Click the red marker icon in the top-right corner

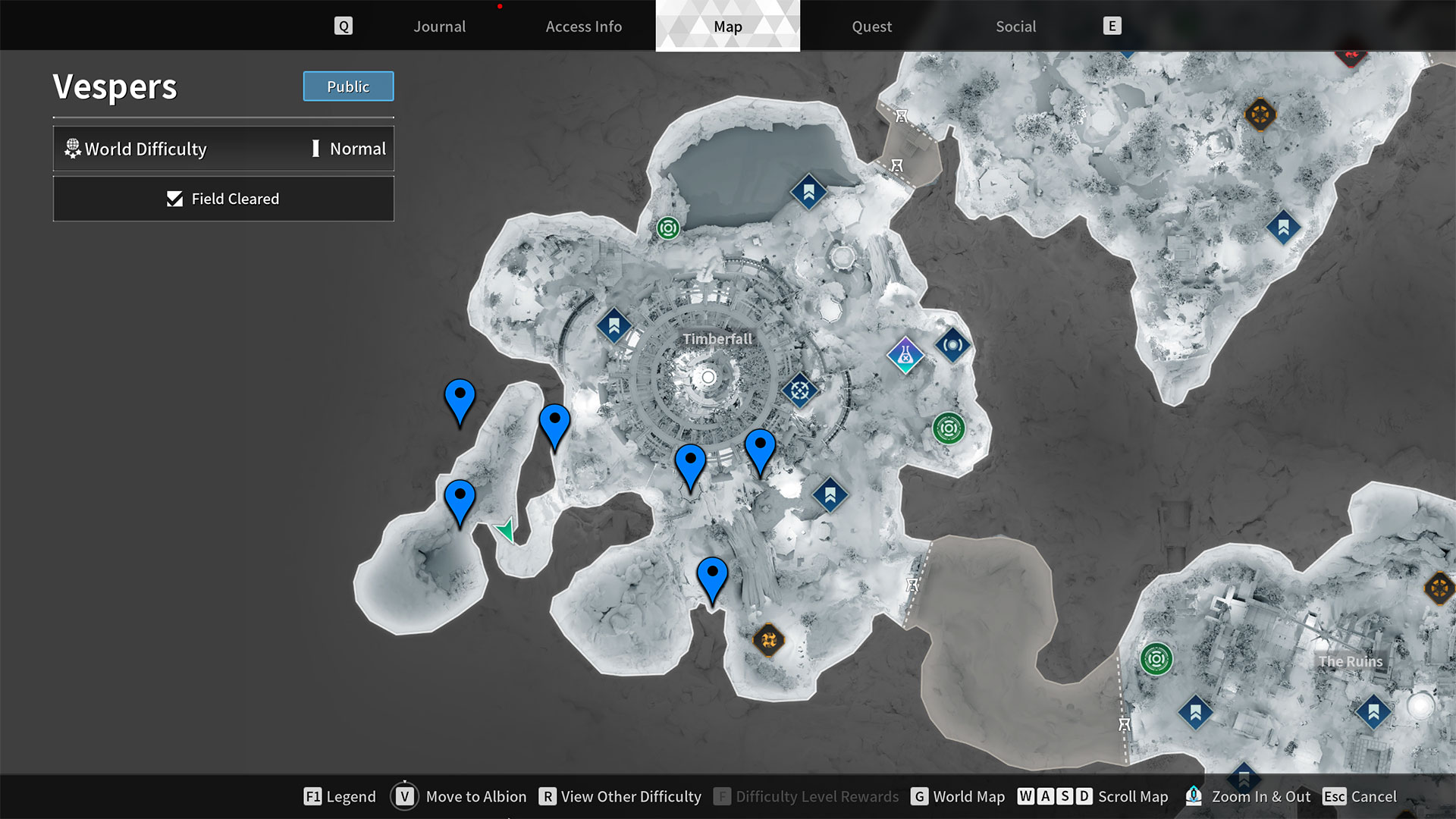(1352, 57)
